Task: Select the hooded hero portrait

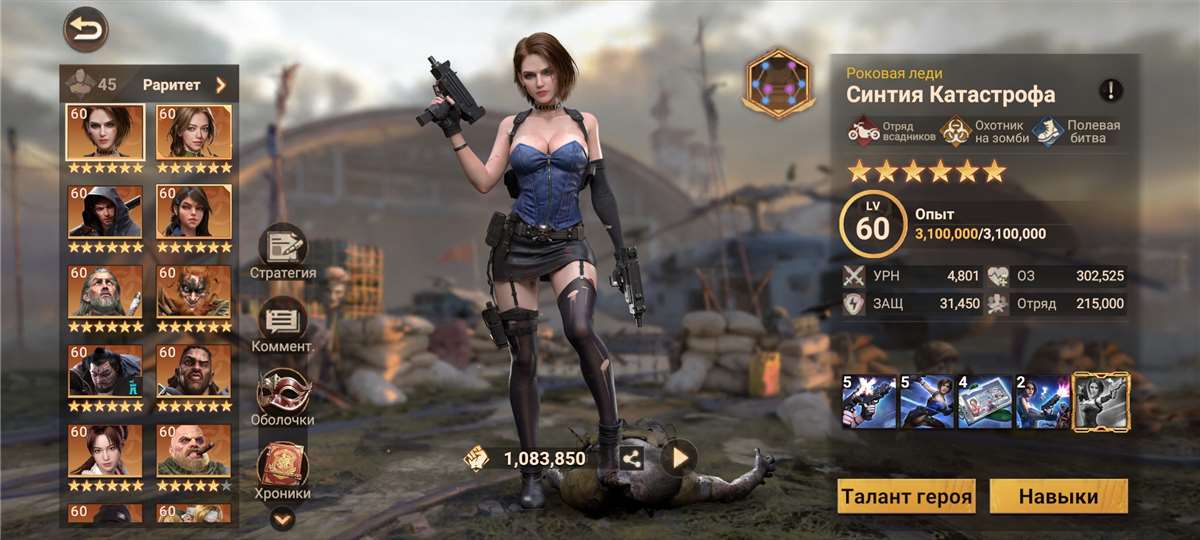Action: (x=105, y=212)
